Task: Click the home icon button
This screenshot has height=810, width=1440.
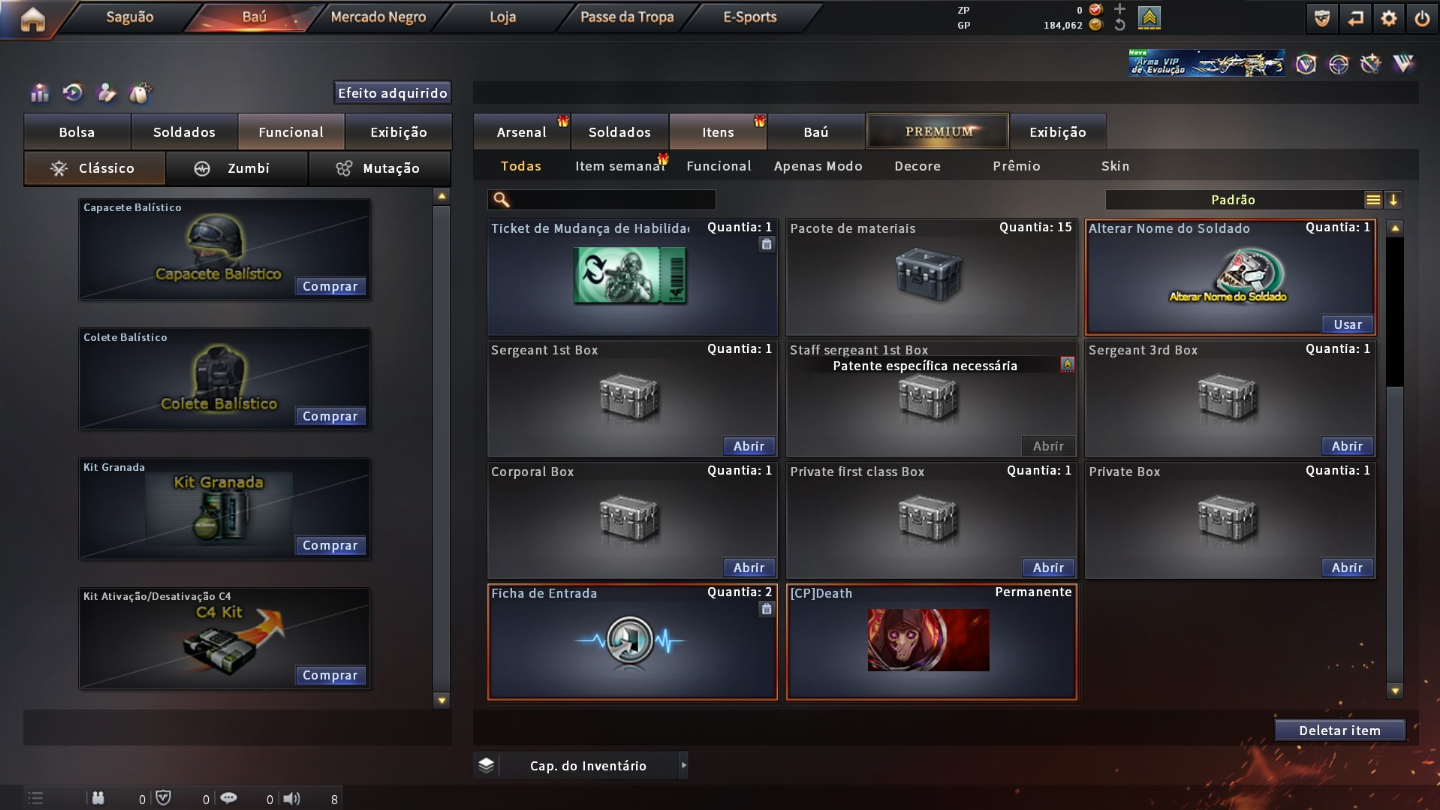Action: [32, 19]
